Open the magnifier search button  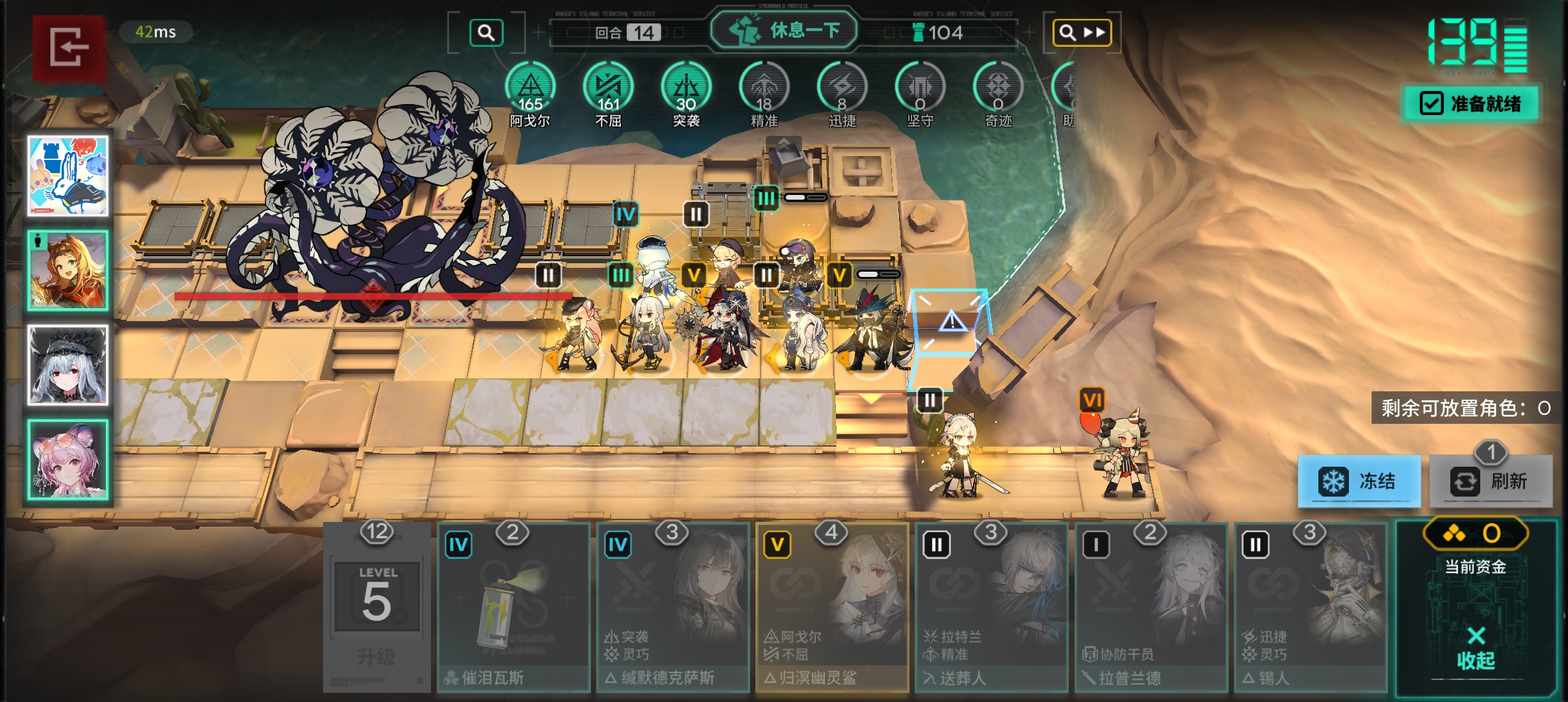coord(486,32)
